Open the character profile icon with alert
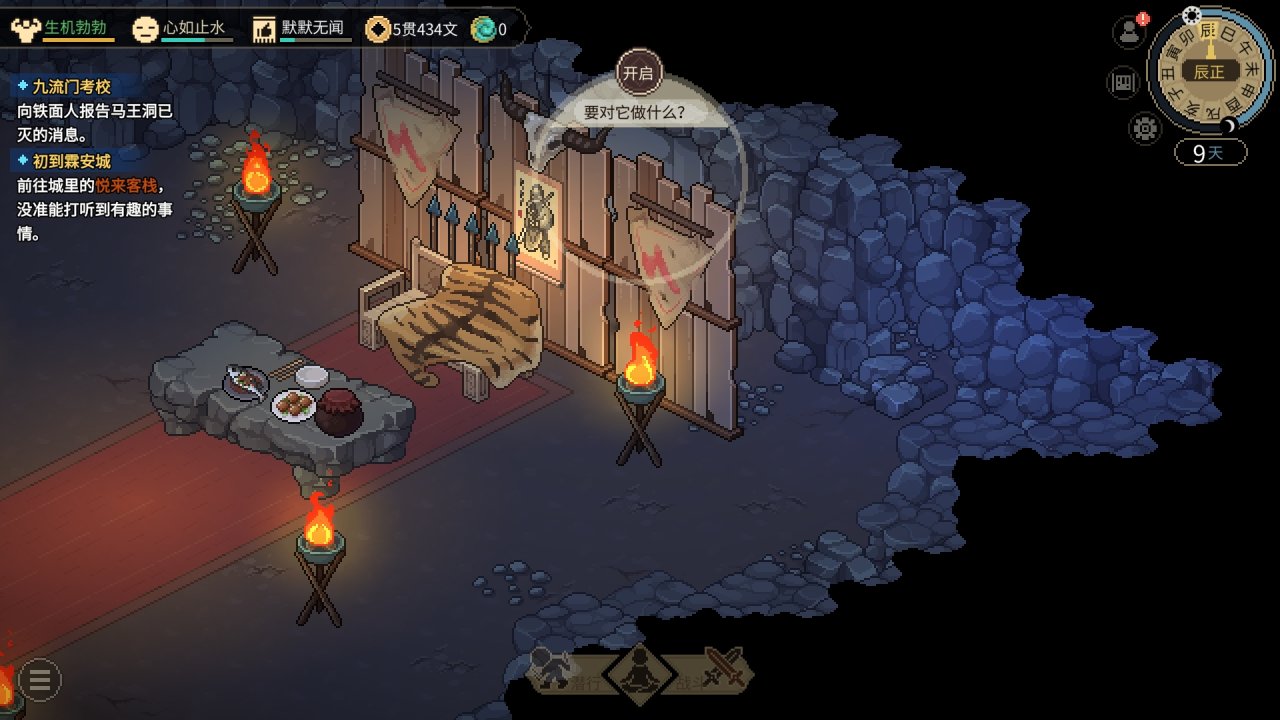This screenshot has height=720, width=1280. click(x=1129, y=31)
